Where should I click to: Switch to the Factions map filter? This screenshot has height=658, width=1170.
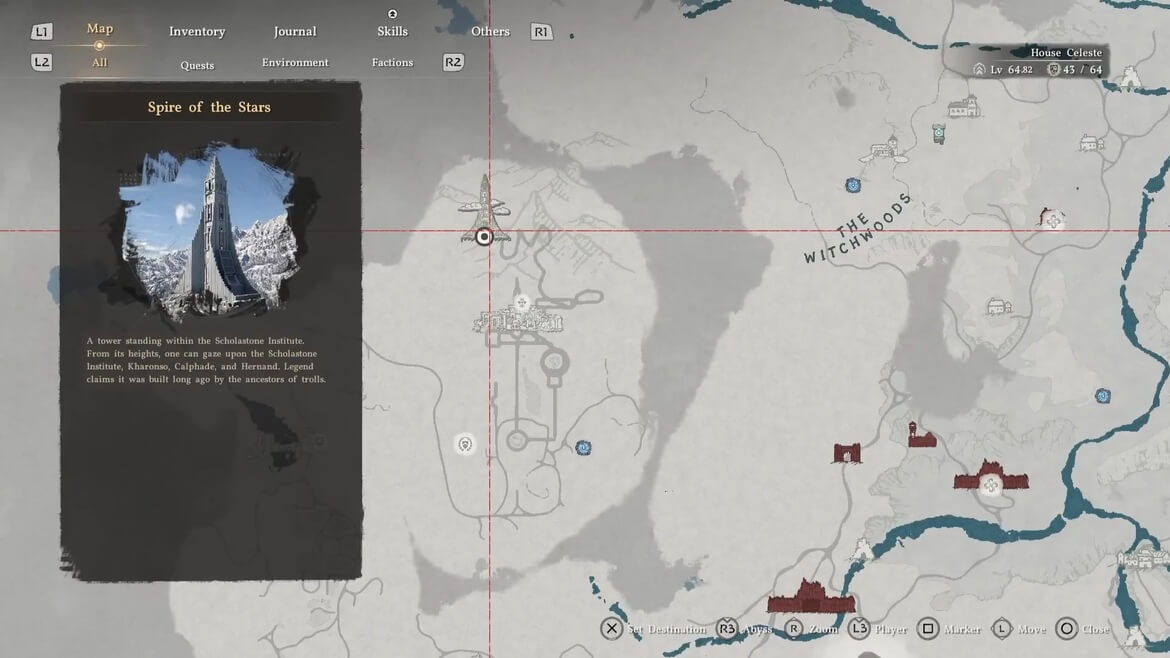coord(392,63)
